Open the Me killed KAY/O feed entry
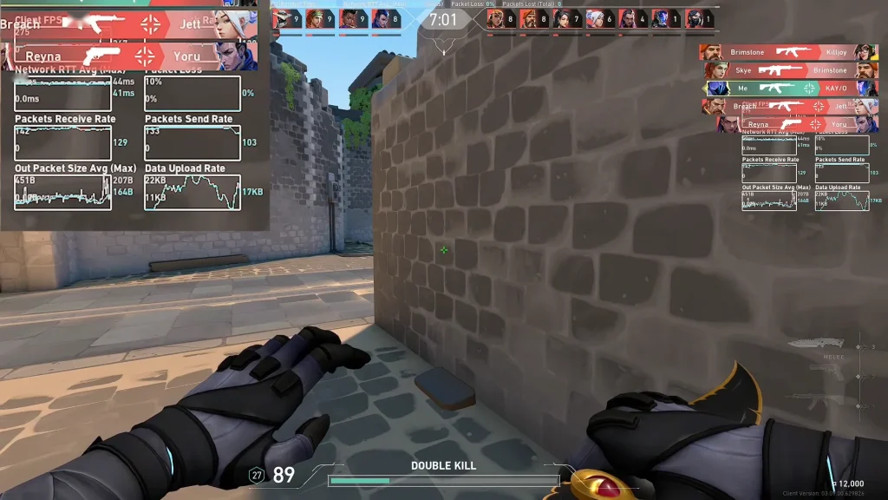Image resolution: width=888 pixels, height=500 pixels. (x=788, y=88)
